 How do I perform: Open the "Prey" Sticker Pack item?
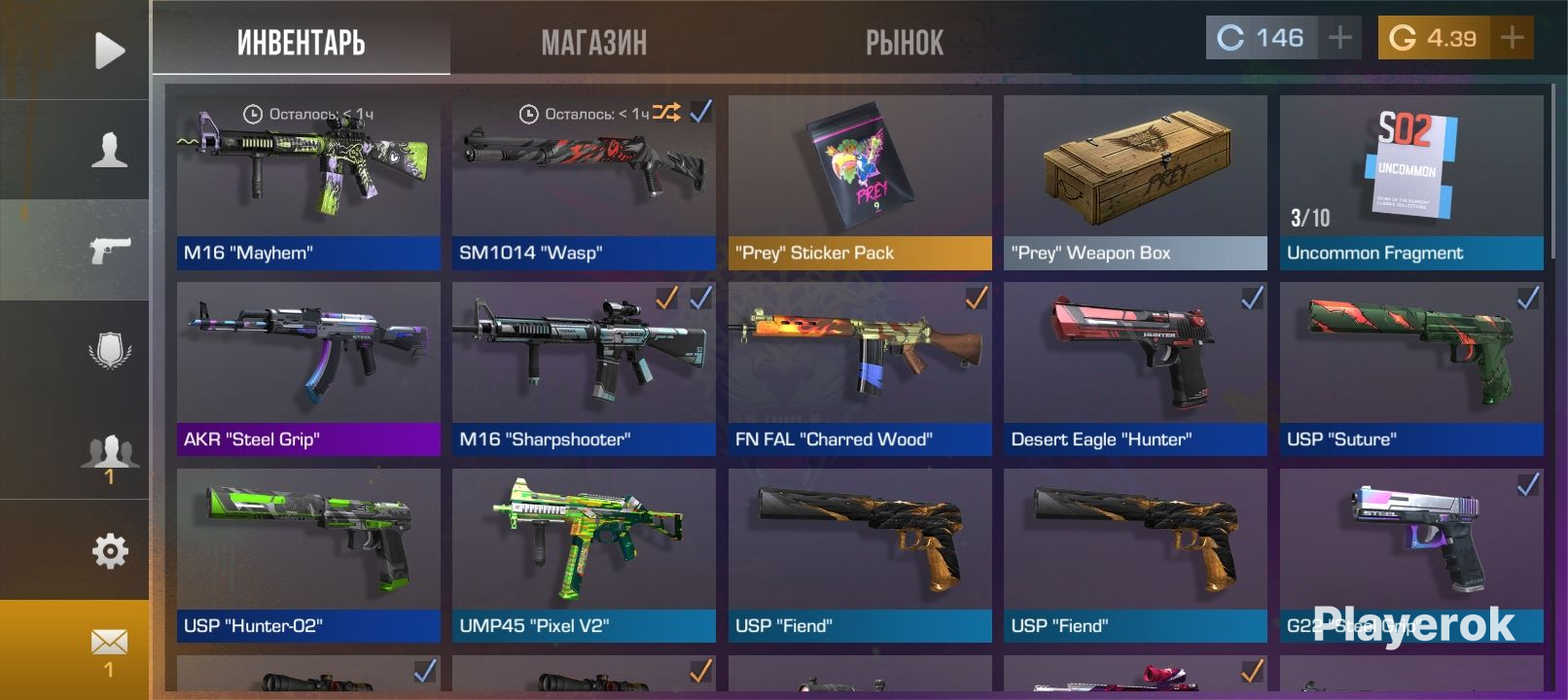coord(860,182)
